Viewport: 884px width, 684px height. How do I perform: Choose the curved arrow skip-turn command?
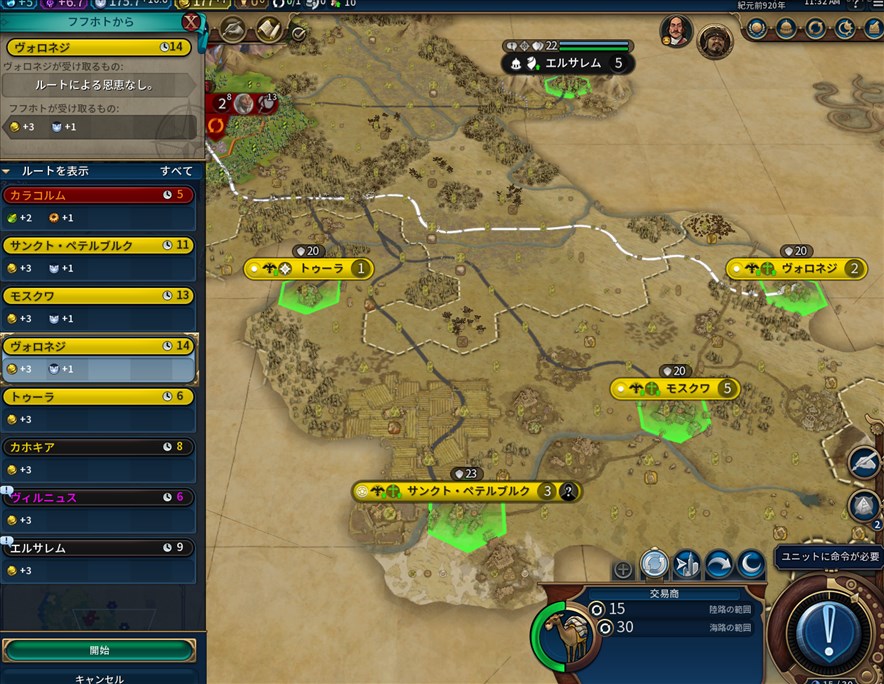[x=719, y=565]
